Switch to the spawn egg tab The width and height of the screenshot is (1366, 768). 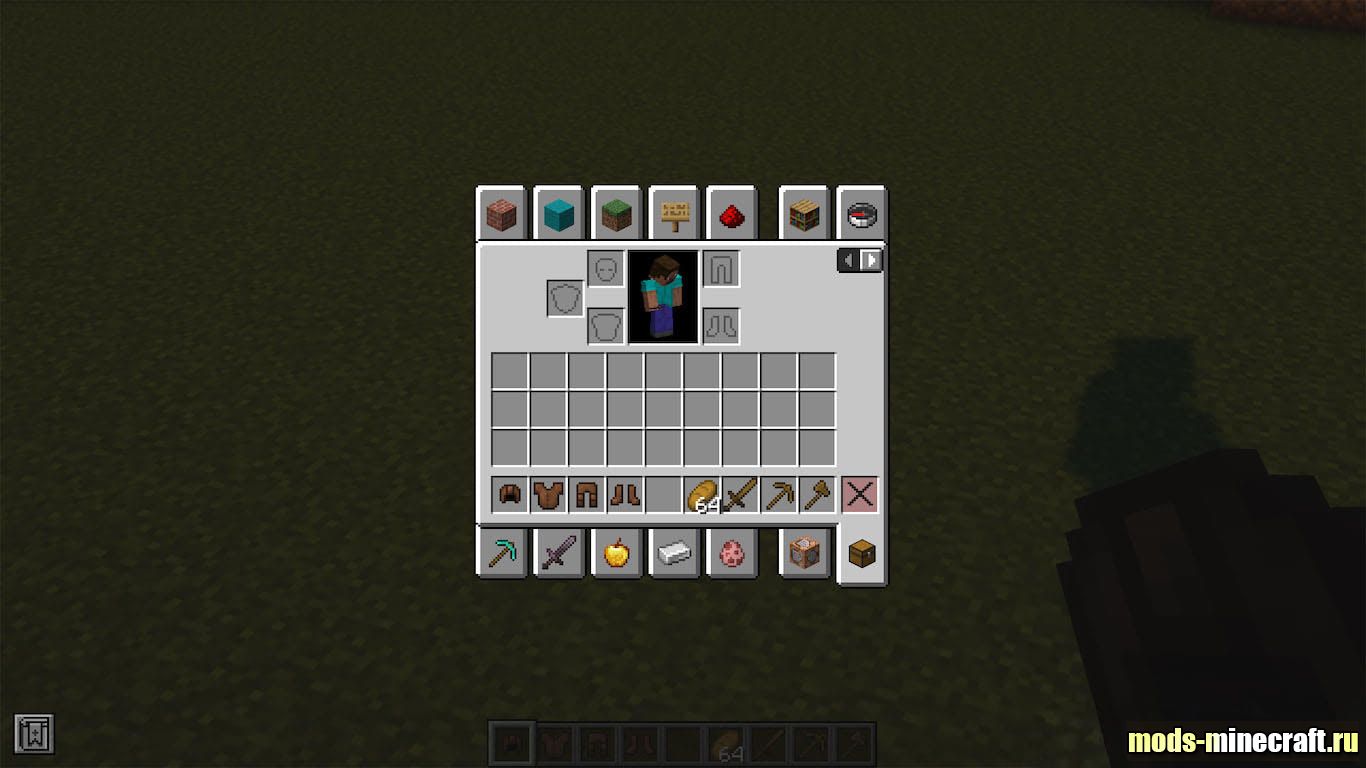click(731, 553)
